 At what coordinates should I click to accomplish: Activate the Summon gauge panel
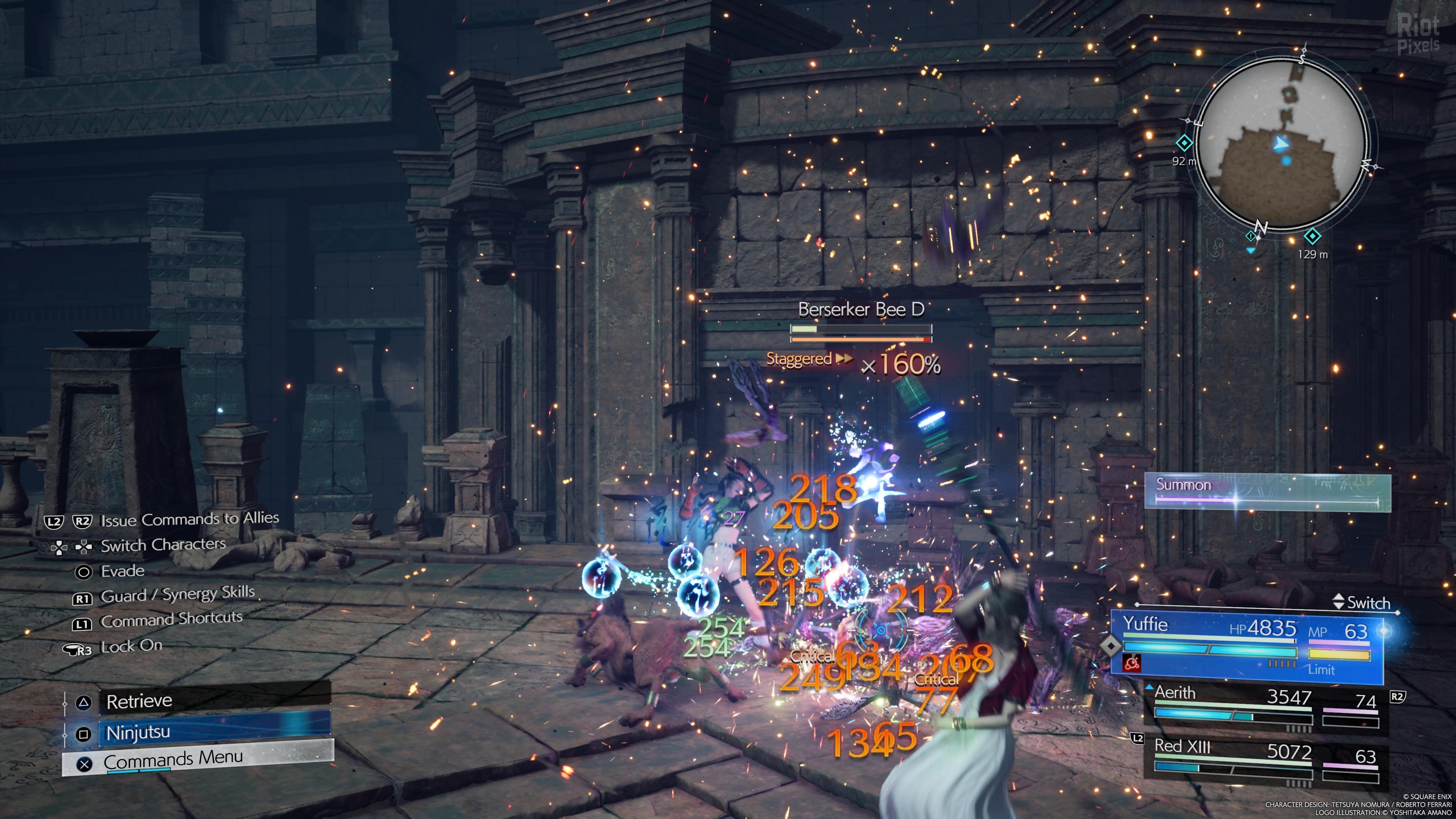[x=1267, y=492]
